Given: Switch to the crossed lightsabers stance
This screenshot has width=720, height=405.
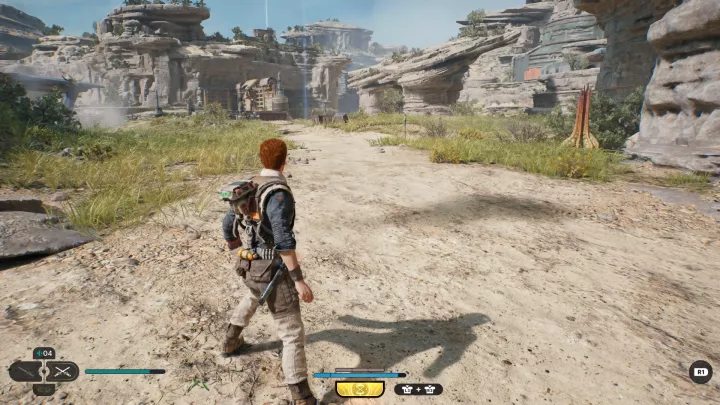Looking at the screenshot, I should click(63, 371).
